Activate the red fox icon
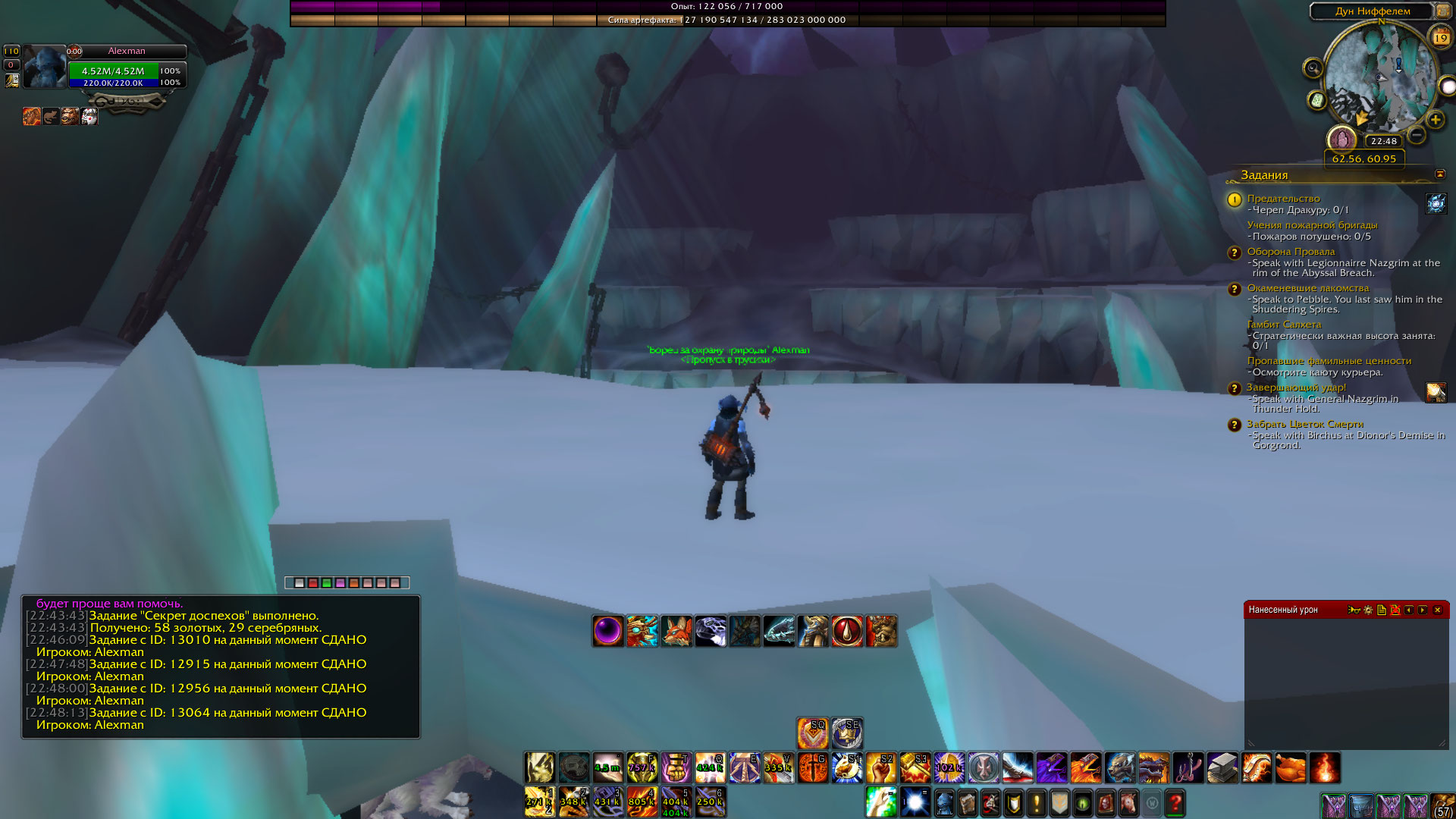 [x=676, y=631]
